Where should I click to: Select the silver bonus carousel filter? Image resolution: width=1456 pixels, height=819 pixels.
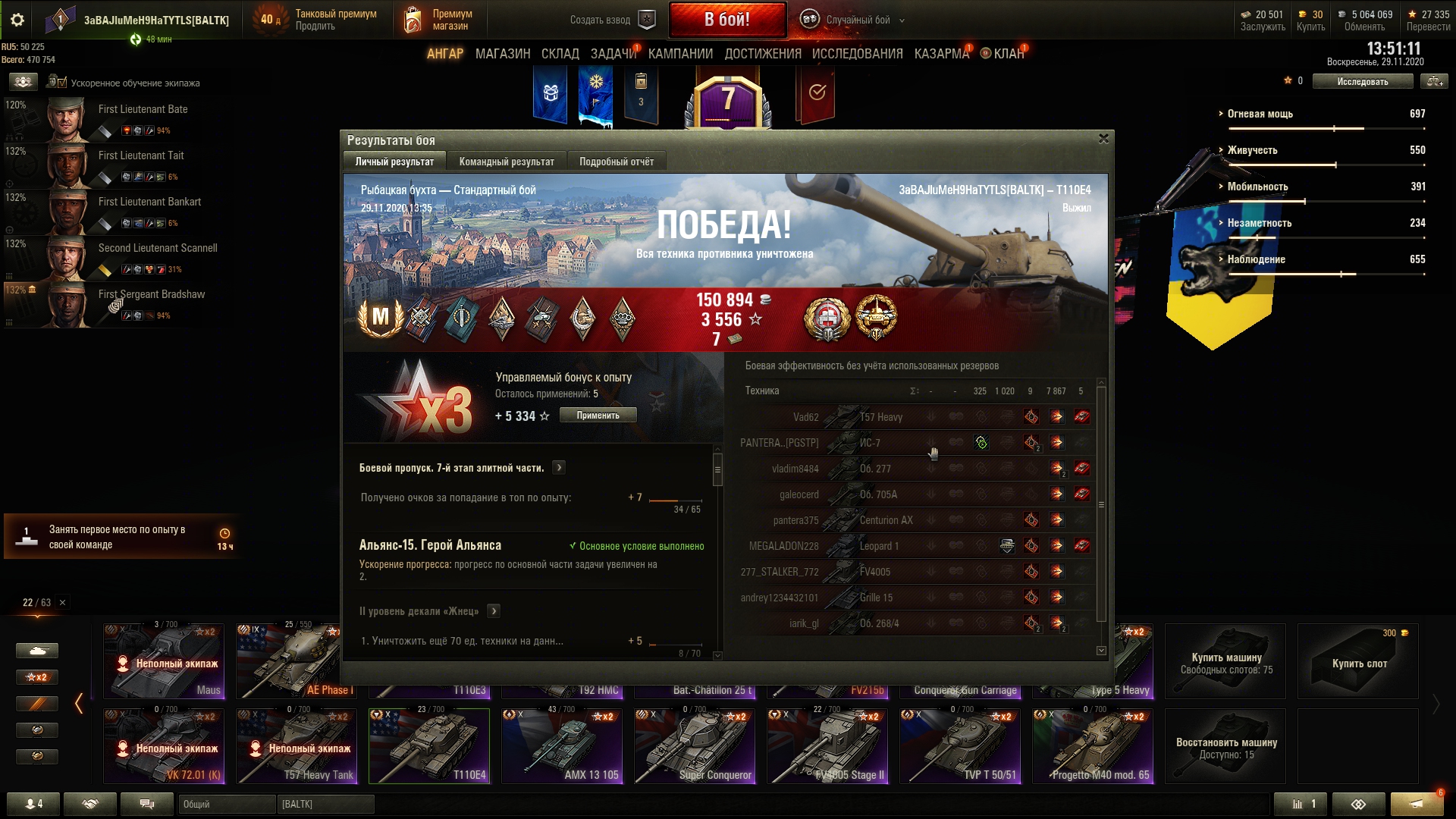tap(37, 730)
